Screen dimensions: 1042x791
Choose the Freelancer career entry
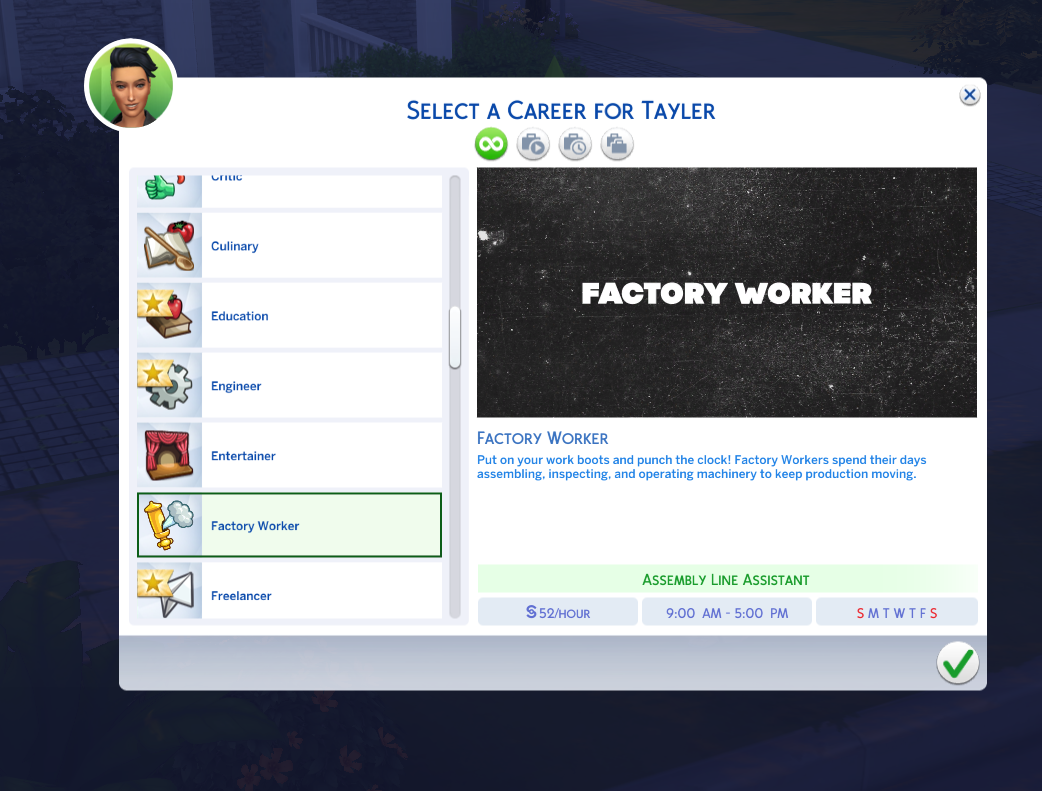pyautogui.click(x=289, y=594)
